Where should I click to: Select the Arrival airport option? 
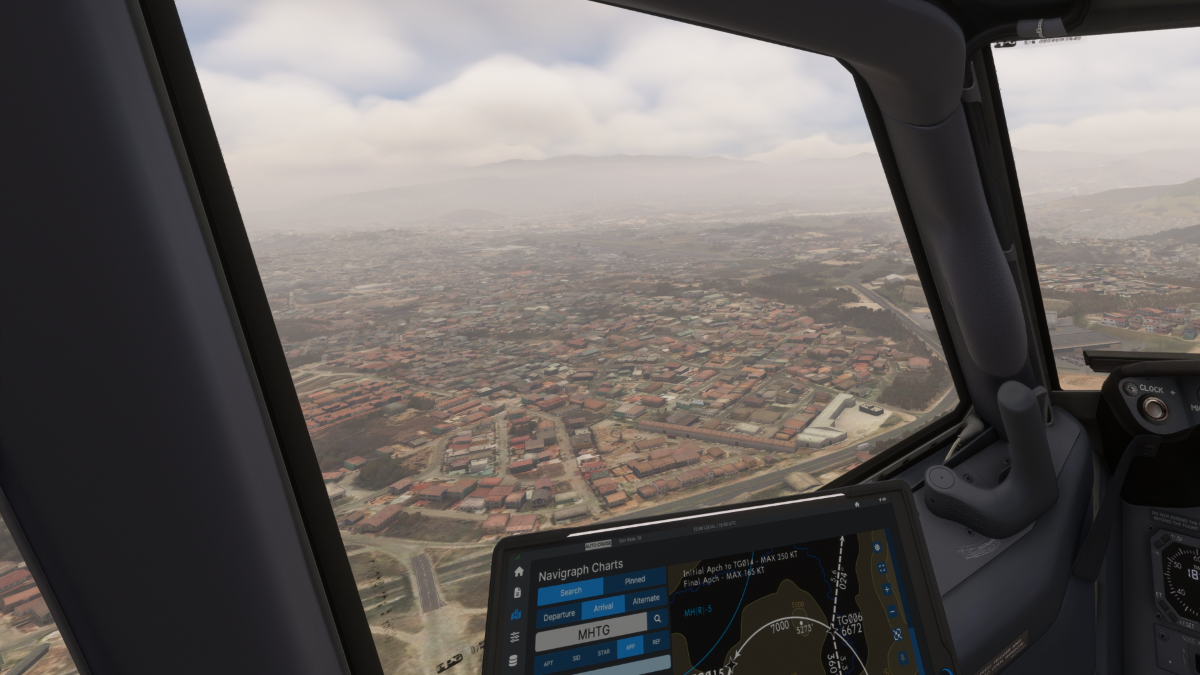pyautogui.click(x=603, y=608)
